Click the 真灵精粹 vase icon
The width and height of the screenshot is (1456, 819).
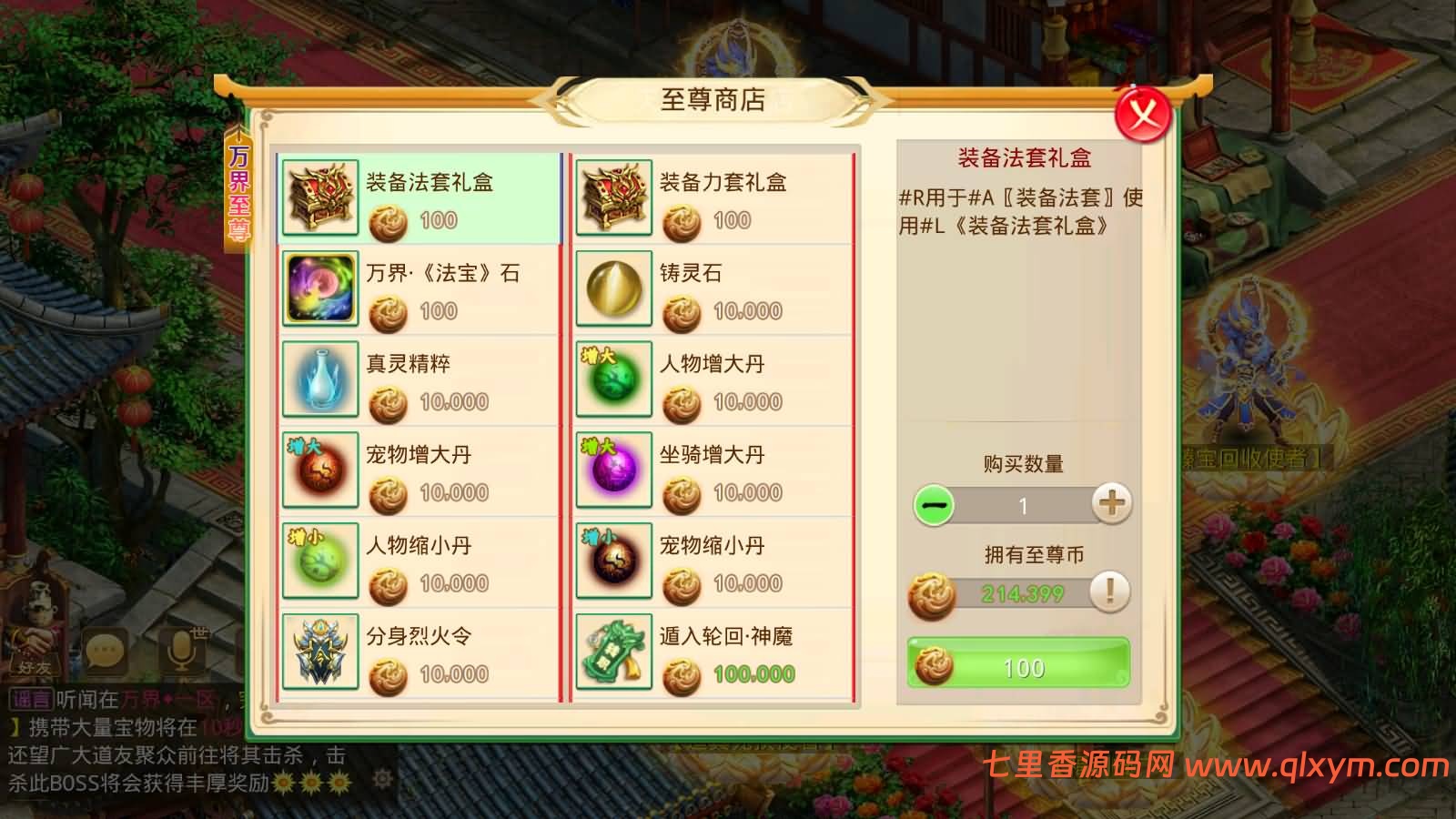coord(320,379)
